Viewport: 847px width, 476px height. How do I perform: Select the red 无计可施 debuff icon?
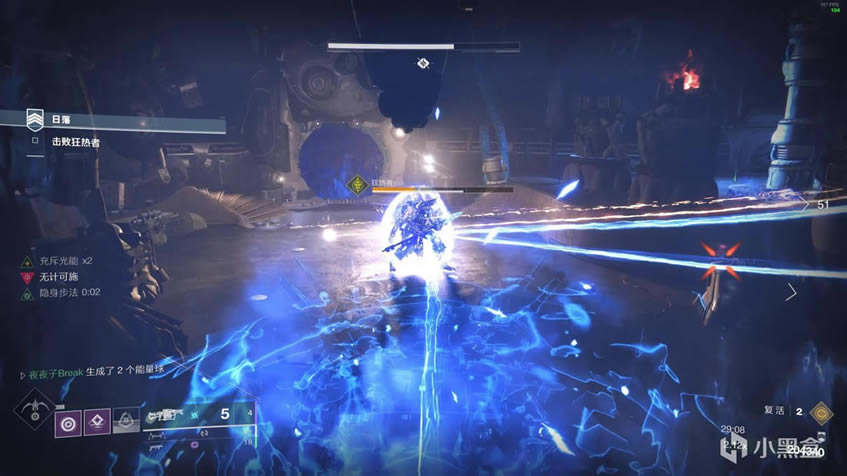27,277
